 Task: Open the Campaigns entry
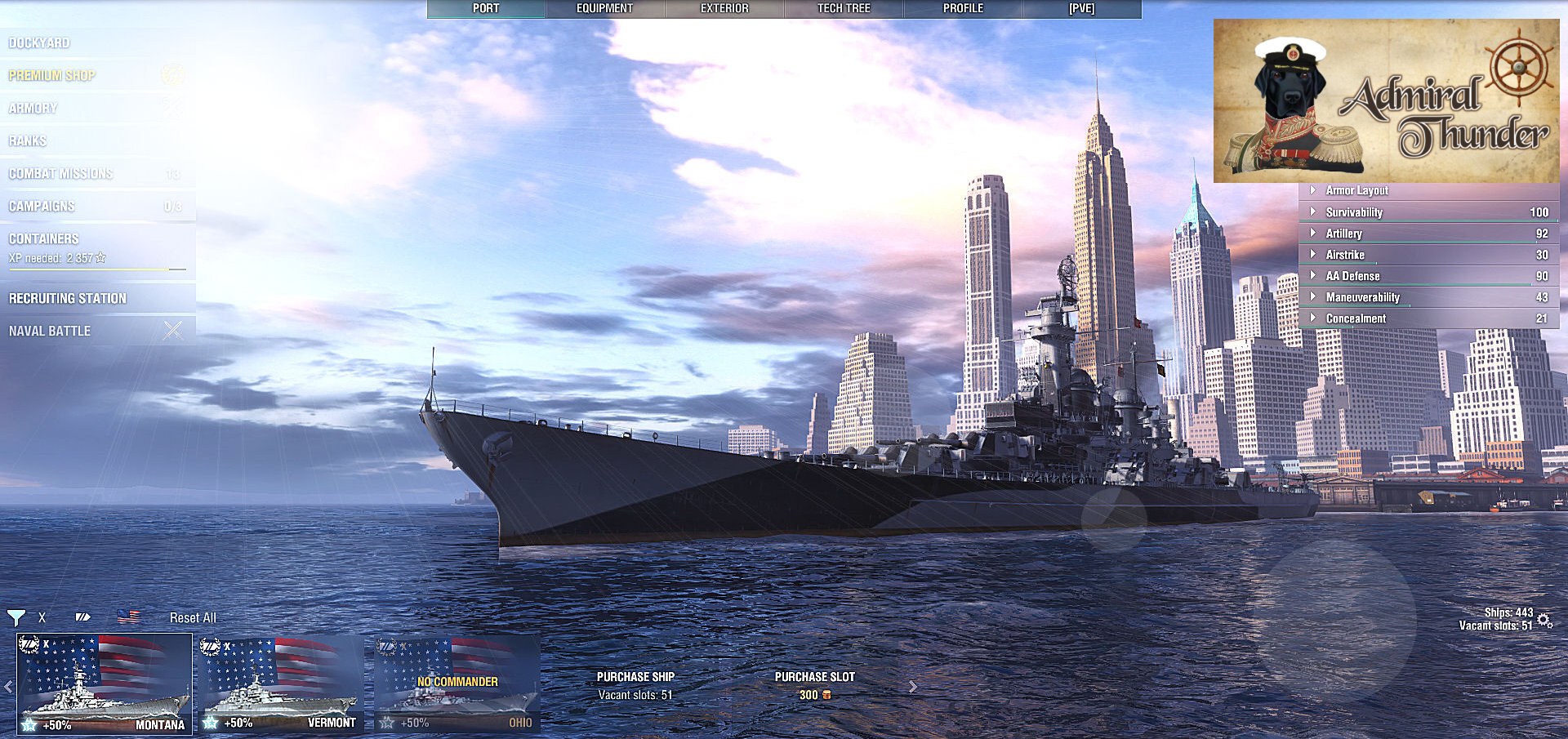(x=42, y=207)
